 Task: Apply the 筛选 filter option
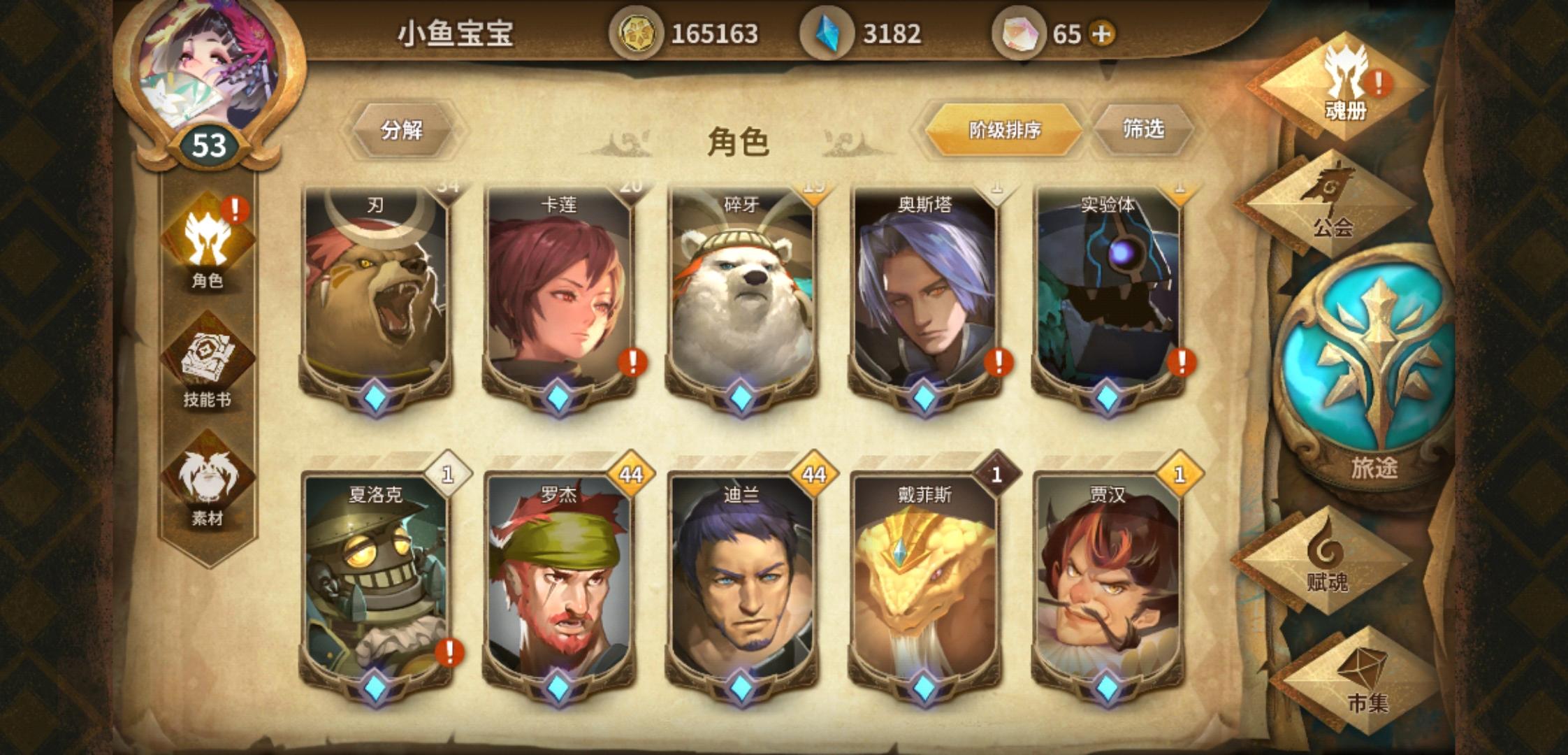1145,129
